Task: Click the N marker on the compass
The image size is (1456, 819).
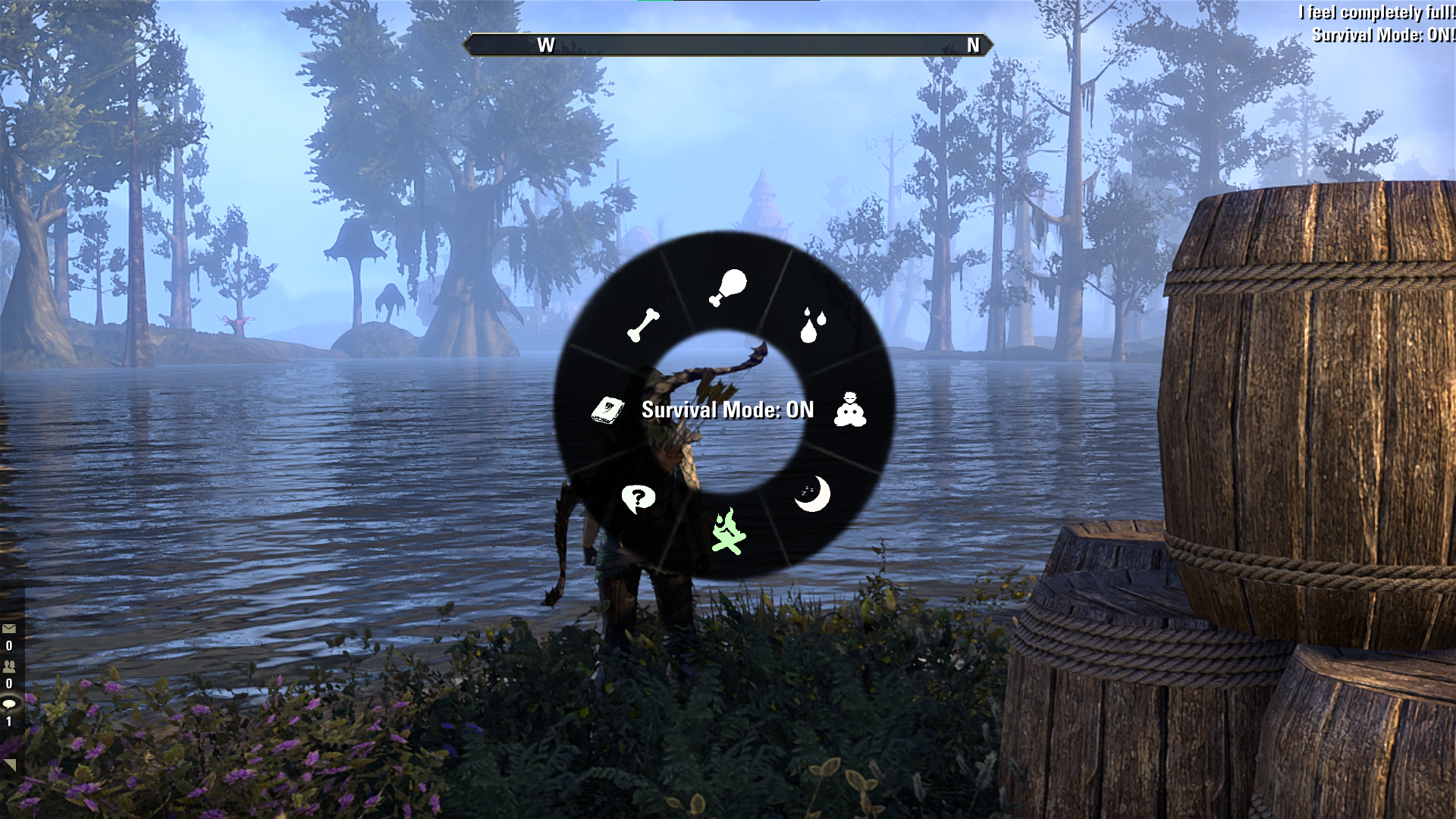Action: [972, 45]
